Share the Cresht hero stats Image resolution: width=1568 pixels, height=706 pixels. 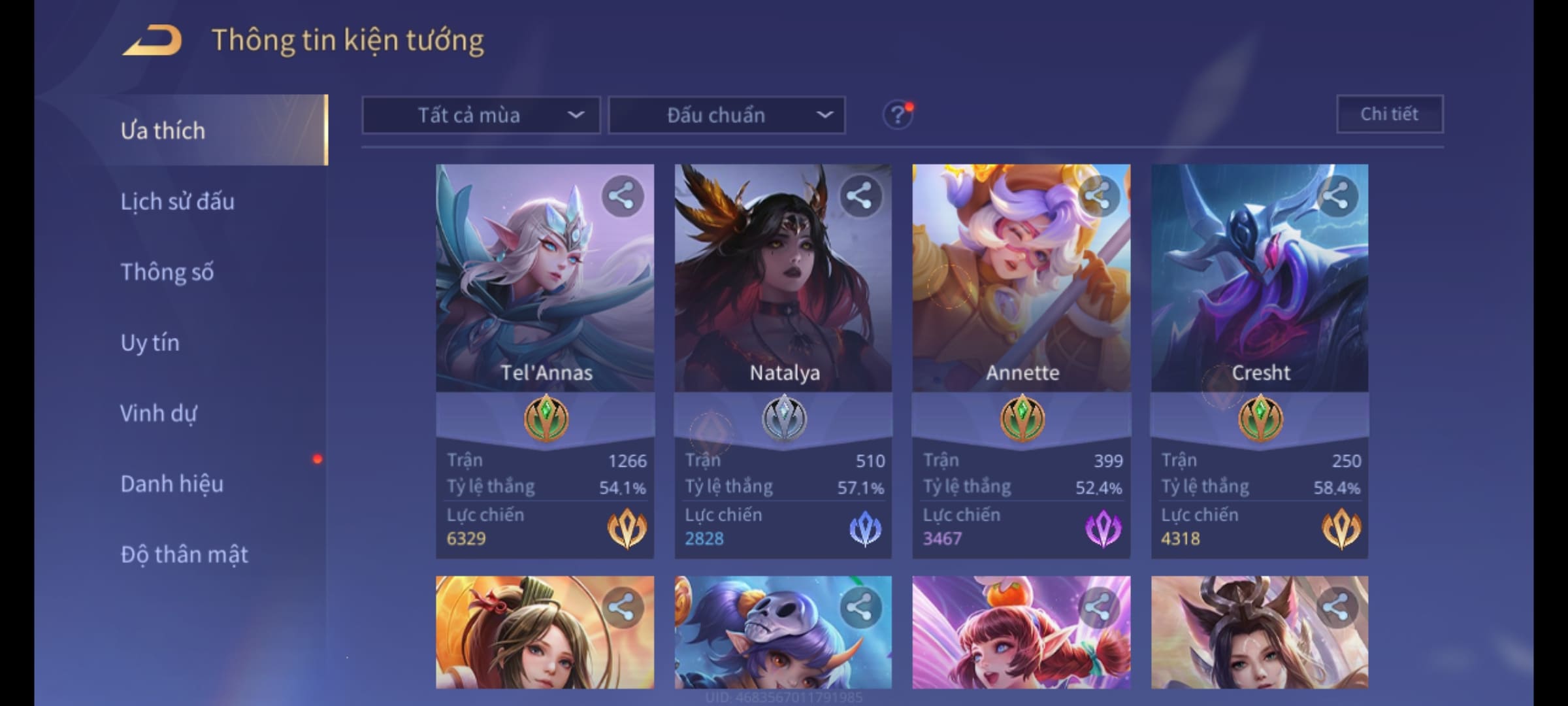(x=1337, y=196)
